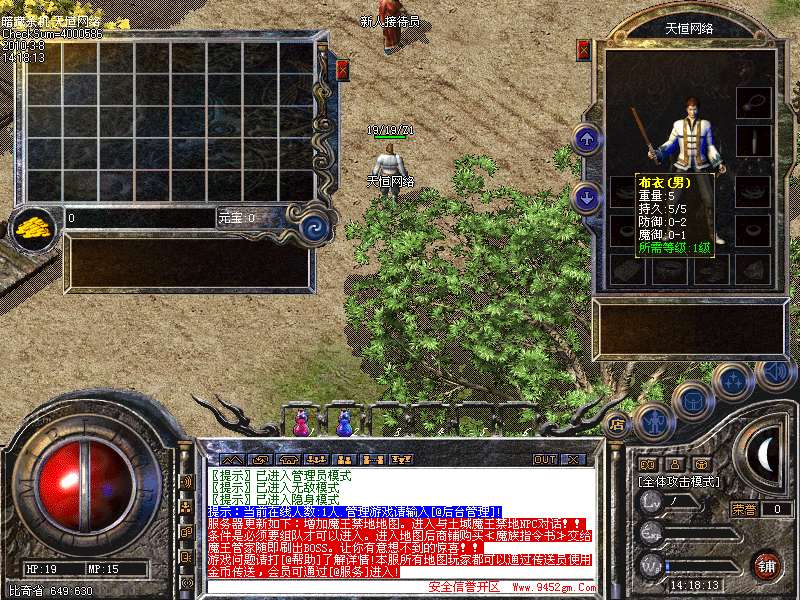
Task: Toggle the 全体攻击模式 attack mode label
Action: (x=680, y=482)
